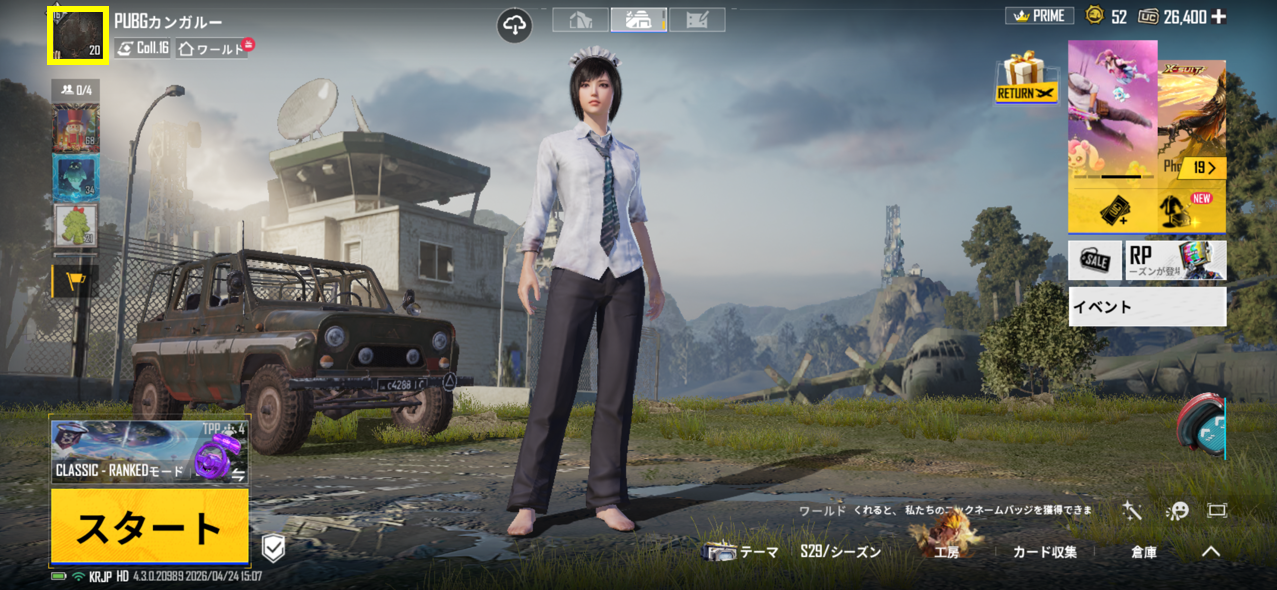Open the SALE shop tag
Viewport: 1277px width, 590px height.
(1094, 260)
